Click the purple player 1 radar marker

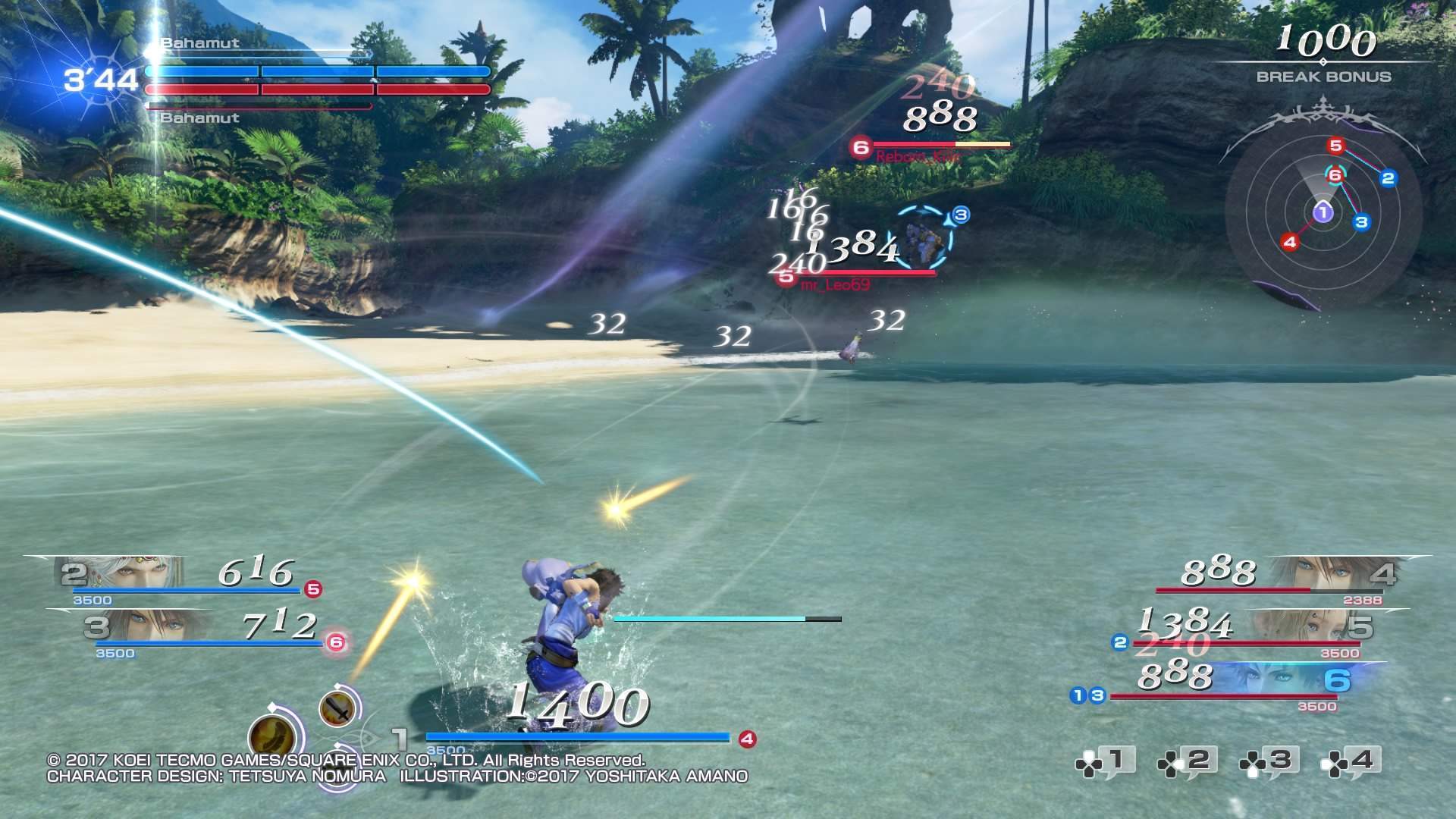pyautogui.click(x=1323, y=213)
